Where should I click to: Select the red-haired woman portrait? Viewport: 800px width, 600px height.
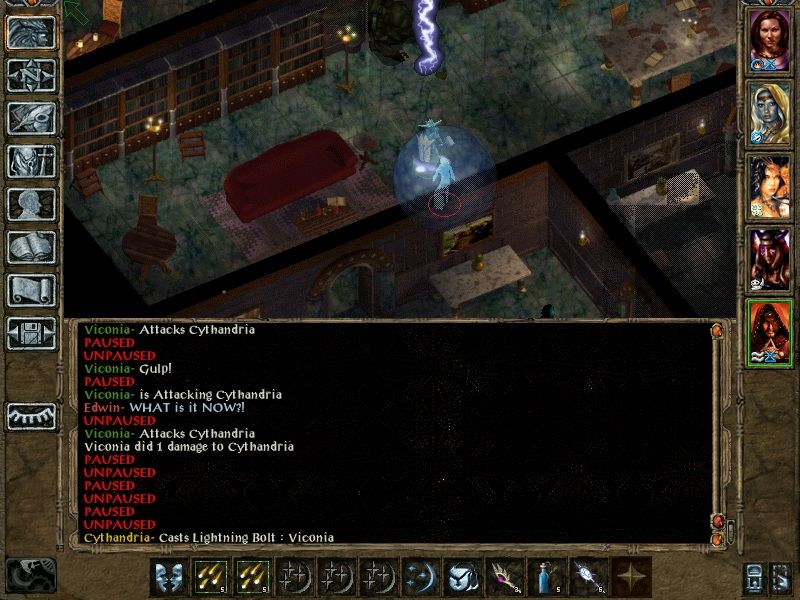coord(769,41)
